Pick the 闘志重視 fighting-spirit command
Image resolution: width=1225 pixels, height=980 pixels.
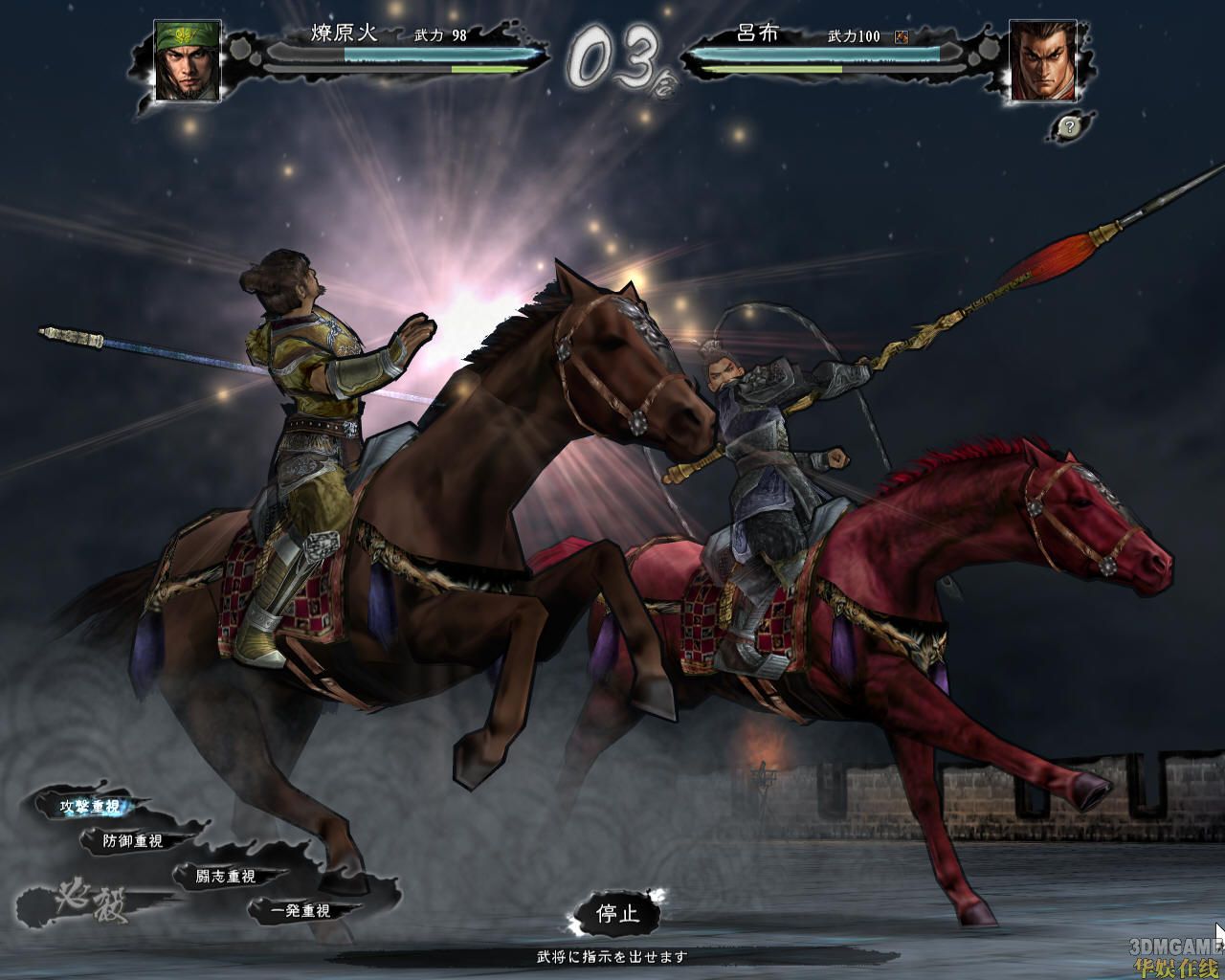[226, 876]
